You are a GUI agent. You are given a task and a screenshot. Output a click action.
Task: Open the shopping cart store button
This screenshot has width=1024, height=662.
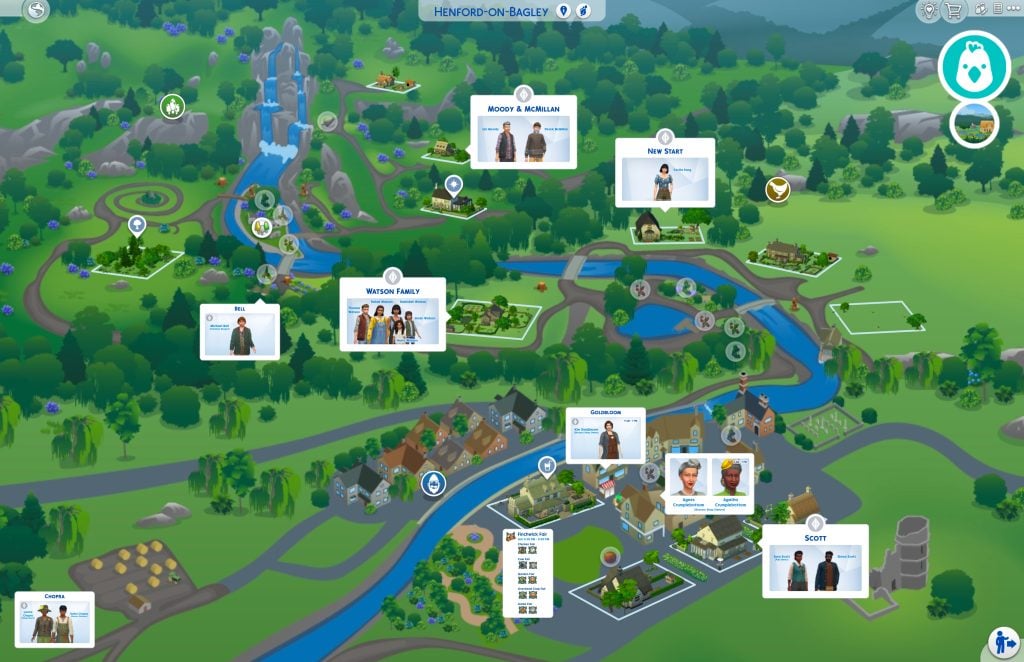tap(953, 11)
